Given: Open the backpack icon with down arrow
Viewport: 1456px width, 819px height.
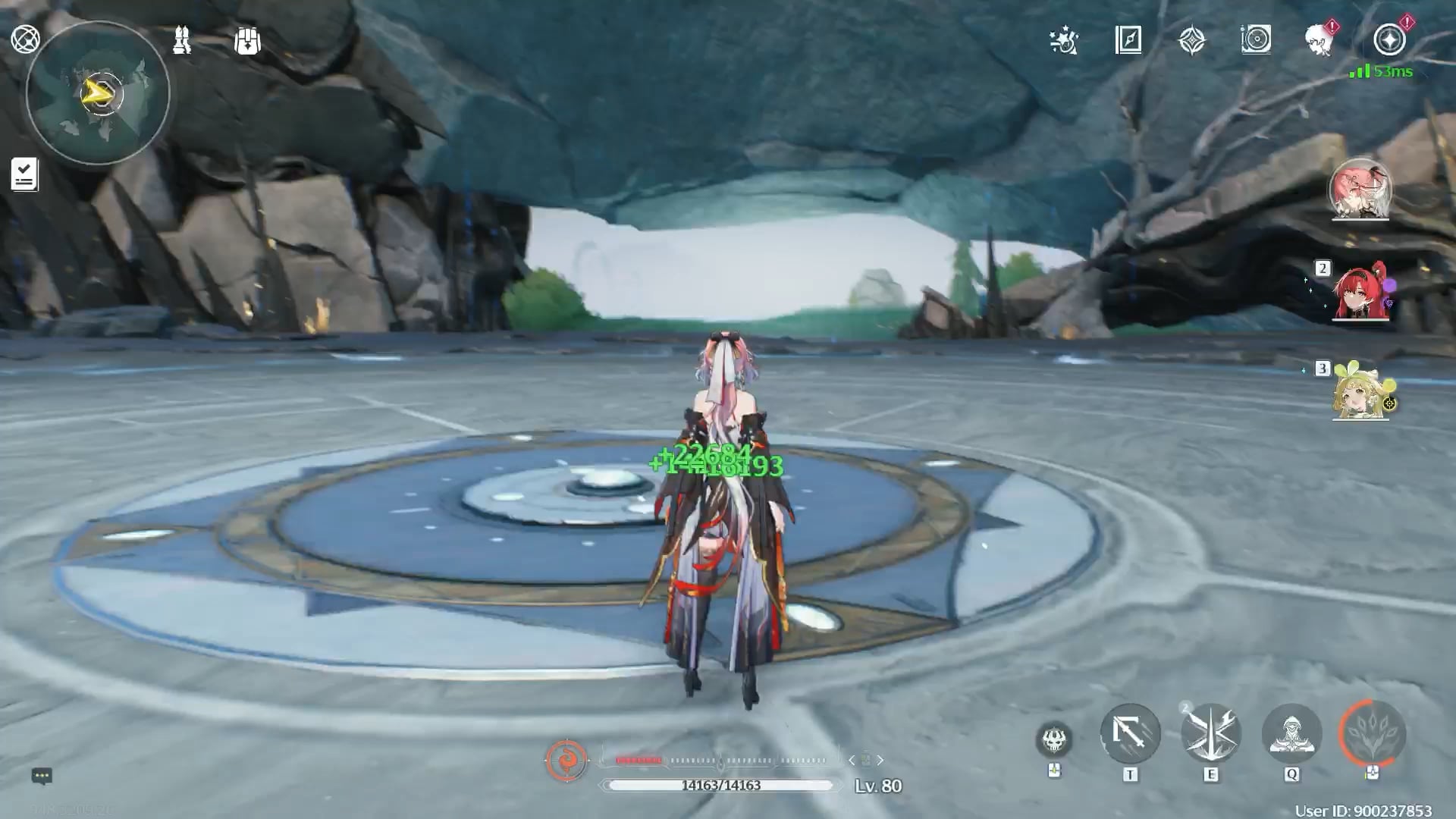Looking at the screenshot, I should point(247,41).
